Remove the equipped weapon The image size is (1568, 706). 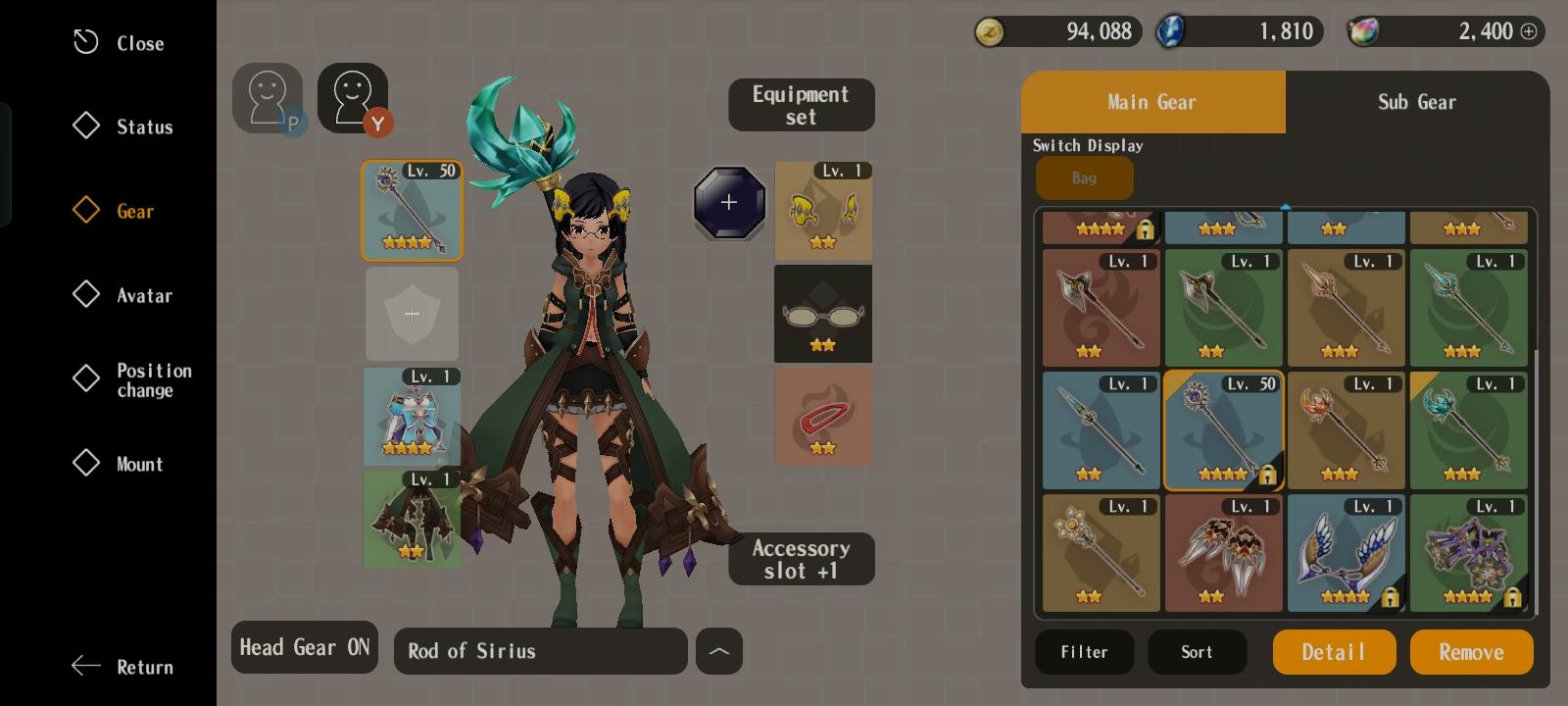(1471, 652)
